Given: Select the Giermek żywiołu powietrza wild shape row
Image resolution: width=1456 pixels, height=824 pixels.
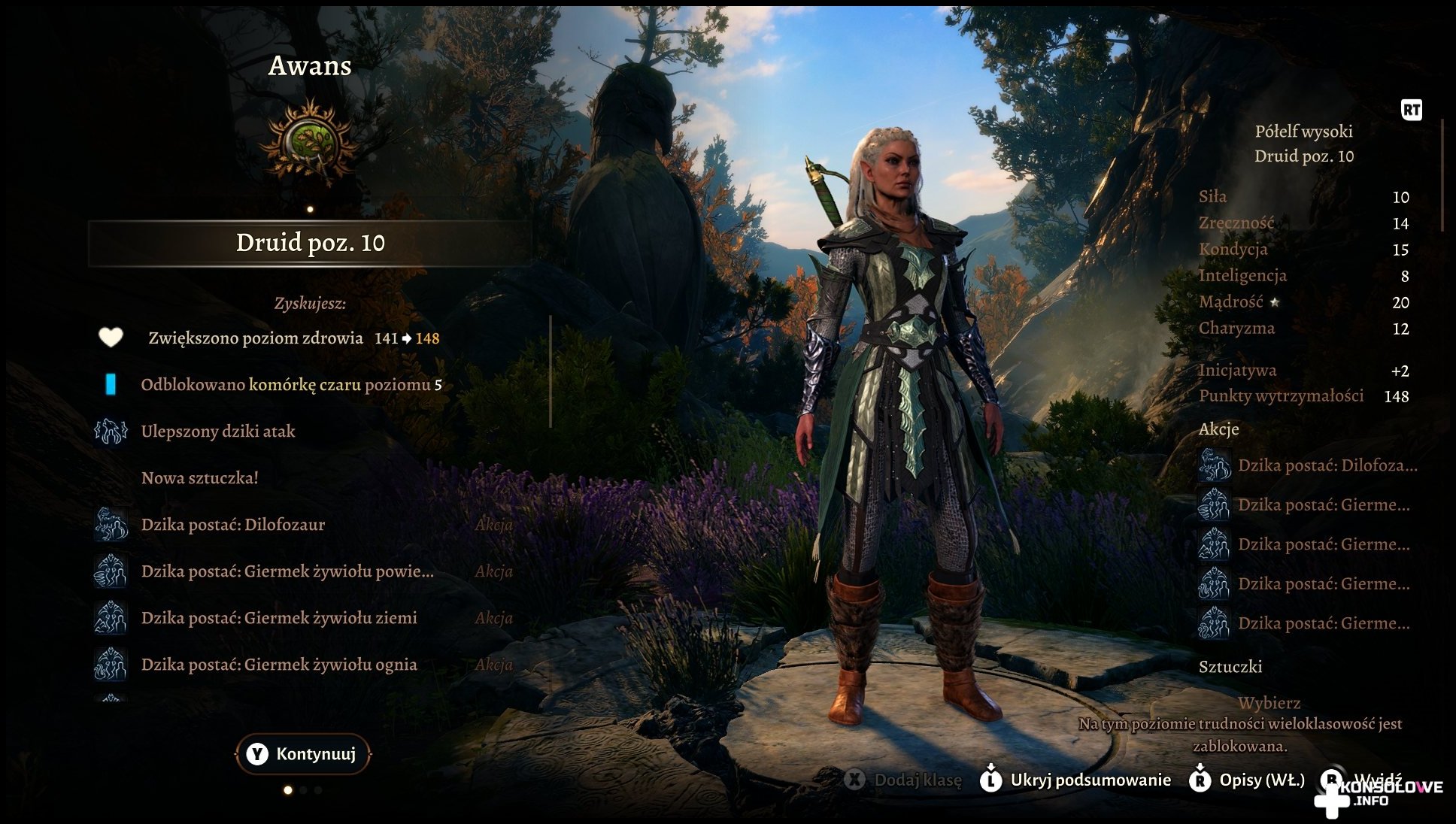Looking at the screenshot, I should pos(287,571).
